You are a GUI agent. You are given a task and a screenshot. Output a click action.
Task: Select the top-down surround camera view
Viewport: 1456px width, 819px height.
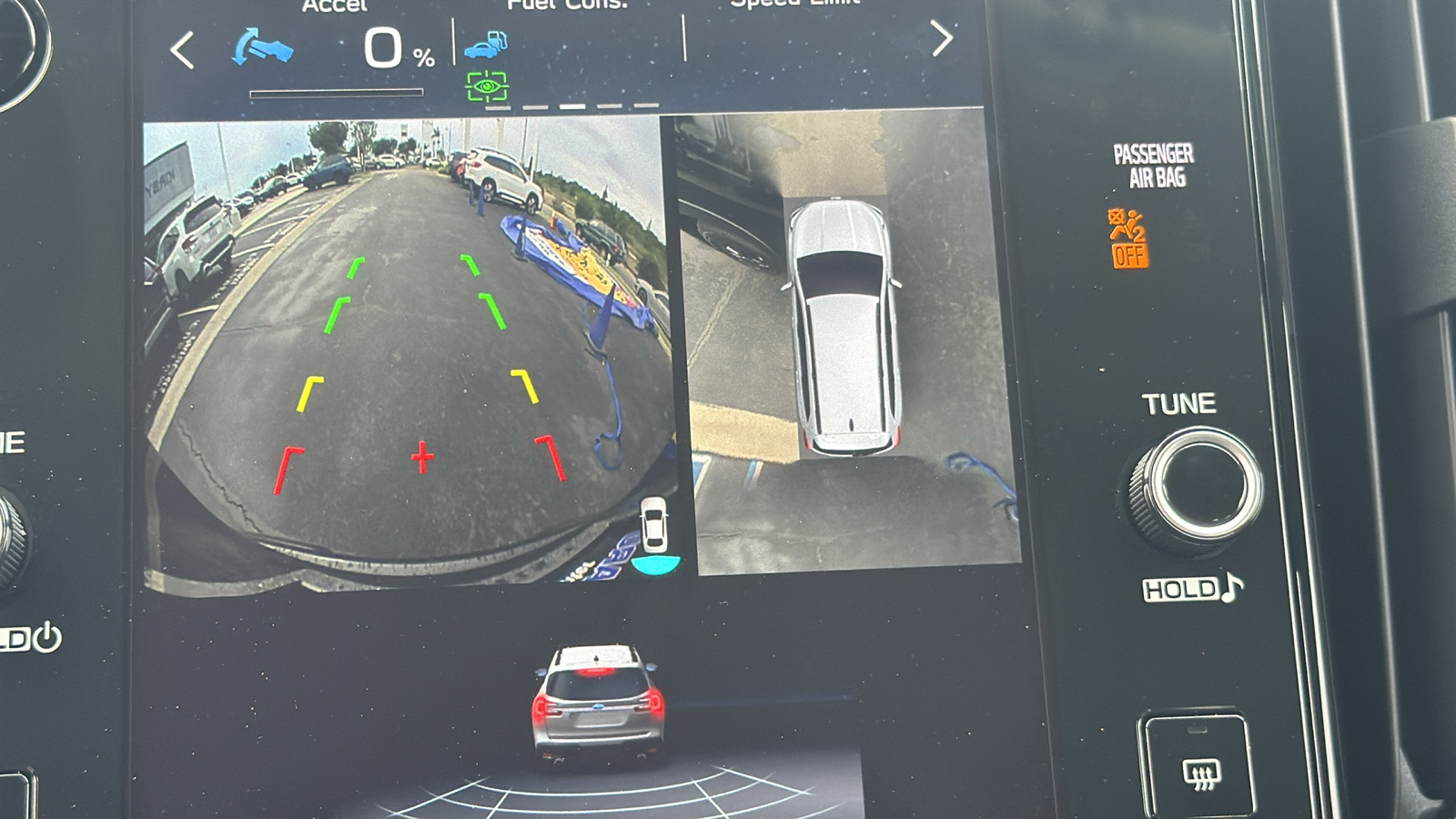coord(846,341)
